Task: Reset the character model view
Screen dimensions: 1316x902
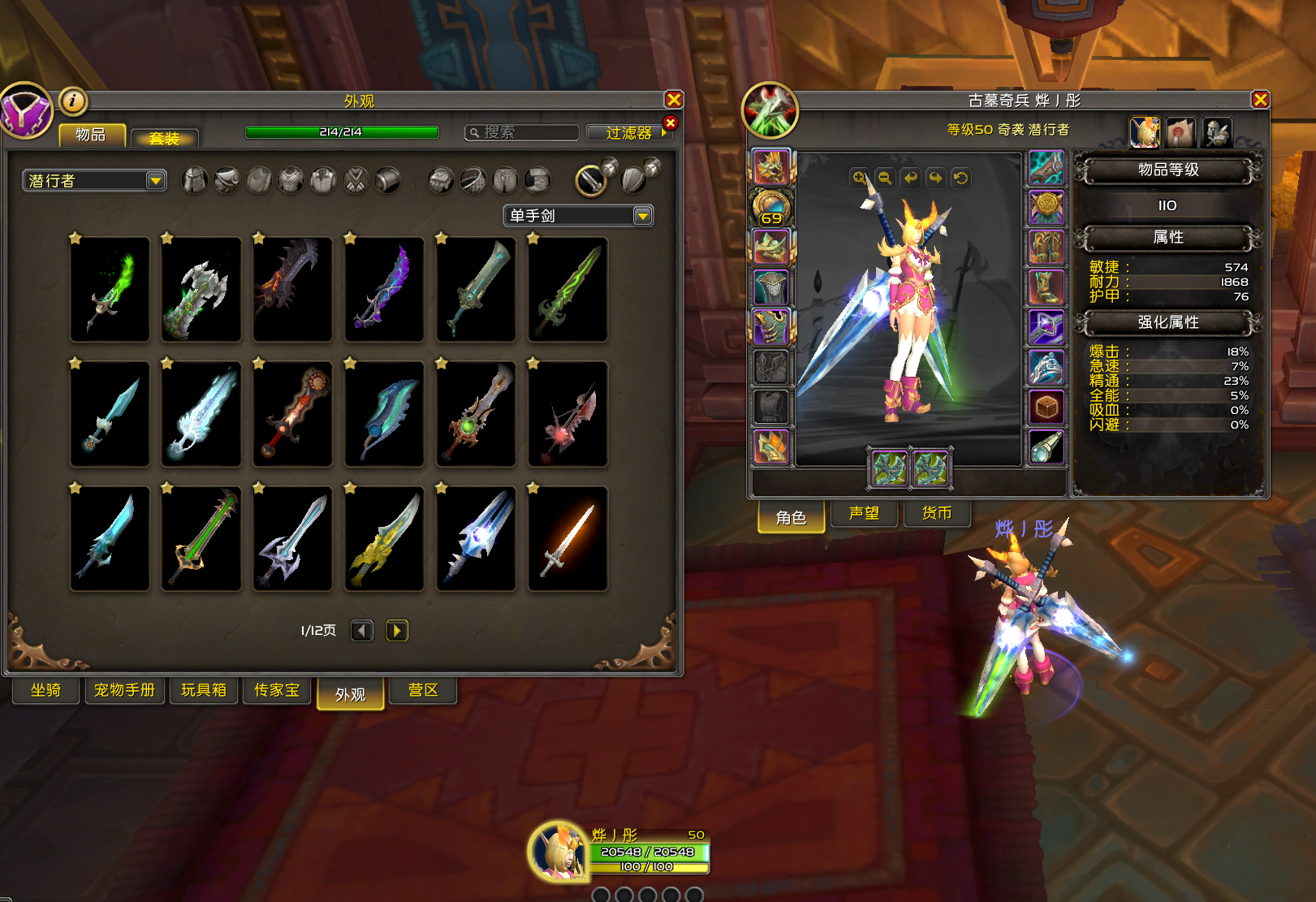Action: tap(961, 178)
